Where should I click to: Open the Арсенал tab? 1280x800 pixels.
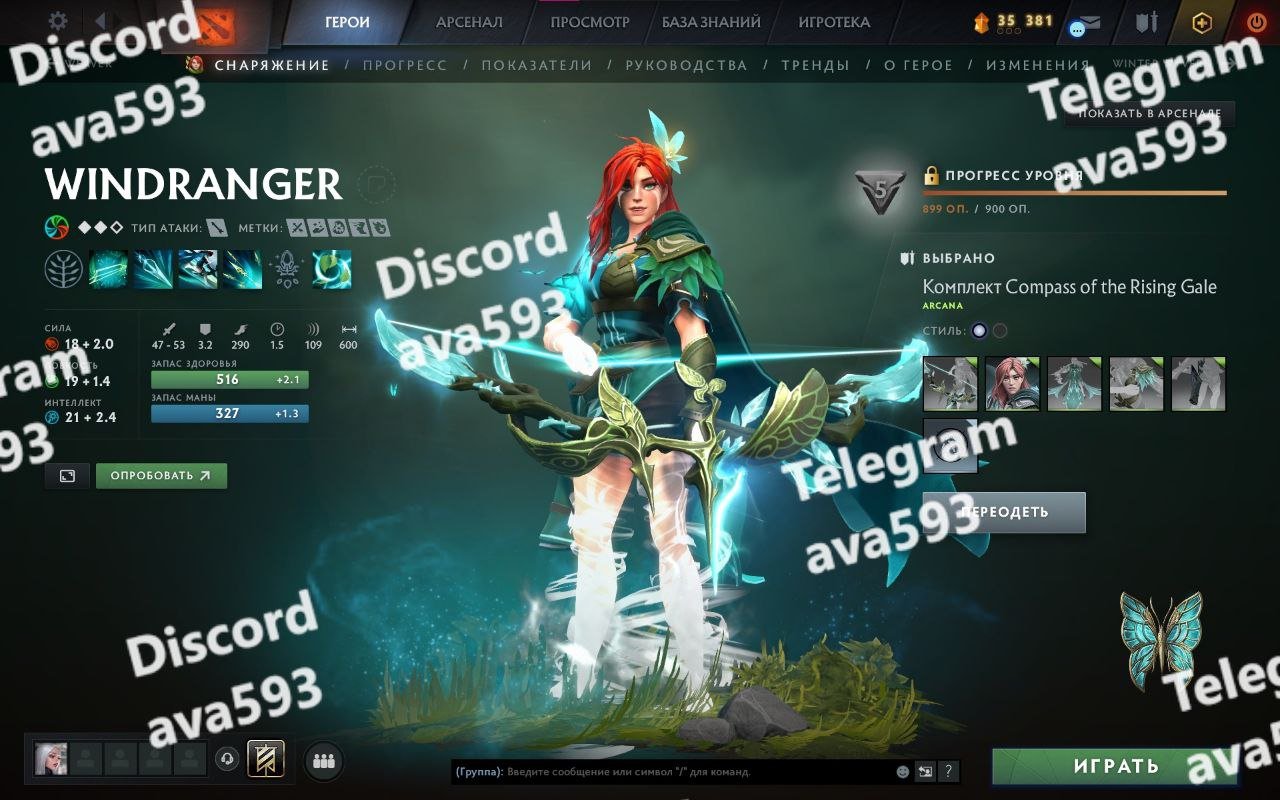469,22
